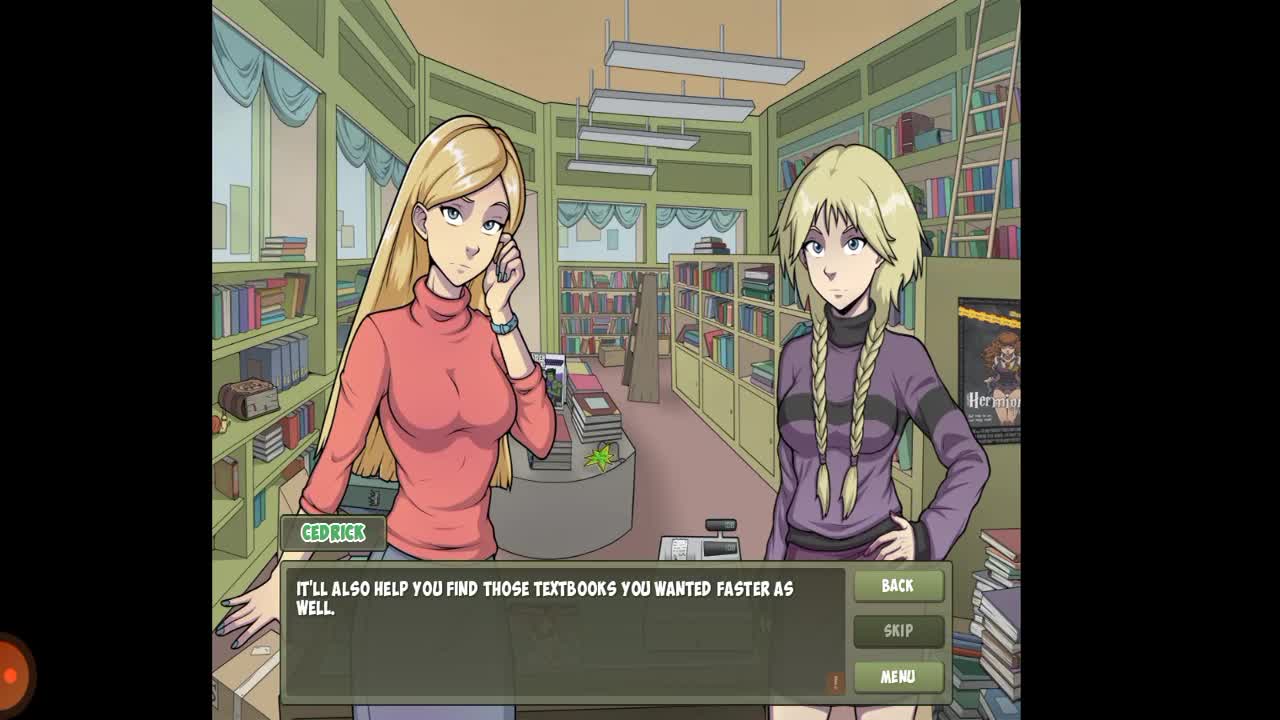Advance Cedrick's dialogue text box
The height and width of the screenshot is (720, 1280).
click(x=564, y=632)
